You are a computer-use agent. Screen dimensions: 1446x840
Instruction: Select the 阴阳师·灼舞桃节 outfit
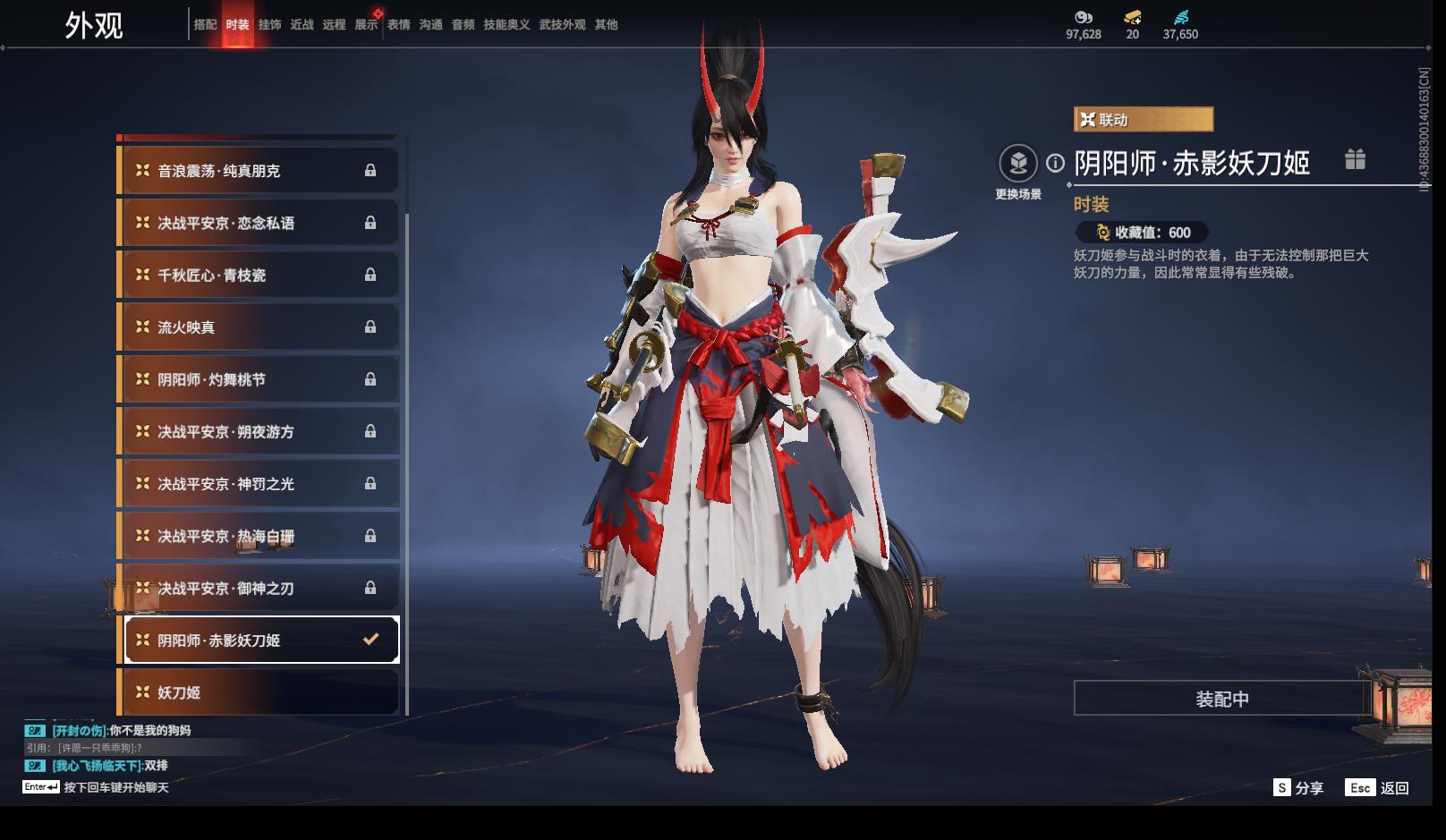click(x=258, y=379)
